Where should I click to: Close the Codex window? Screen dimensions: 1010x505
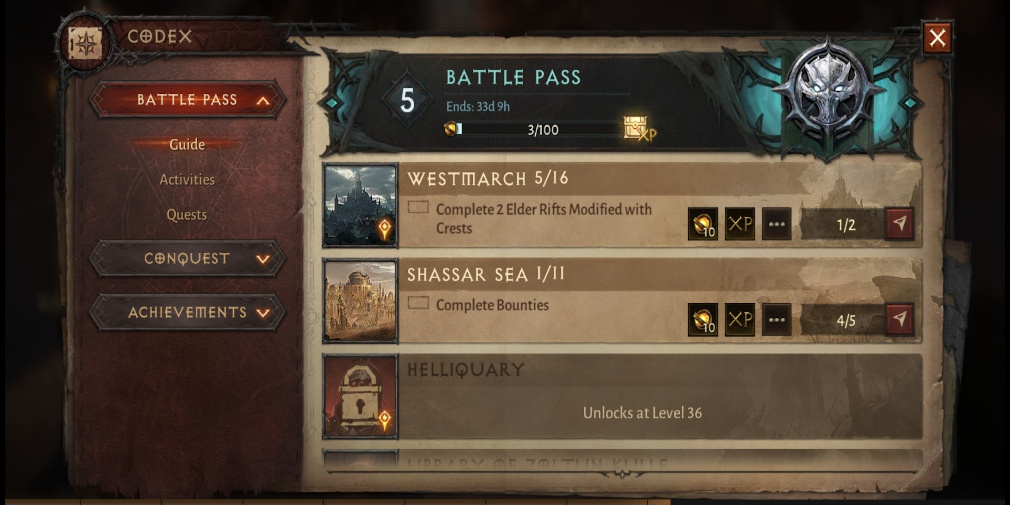[937, 38]
